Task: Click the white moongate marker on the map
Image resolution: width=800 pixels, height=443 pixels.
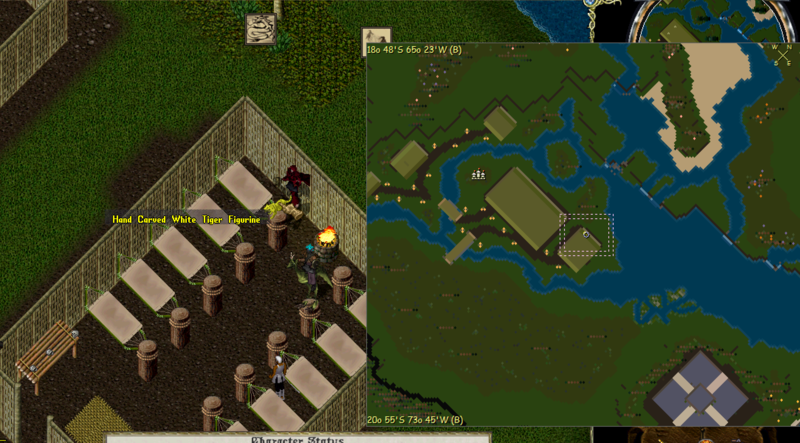Action: pos(478,175)
